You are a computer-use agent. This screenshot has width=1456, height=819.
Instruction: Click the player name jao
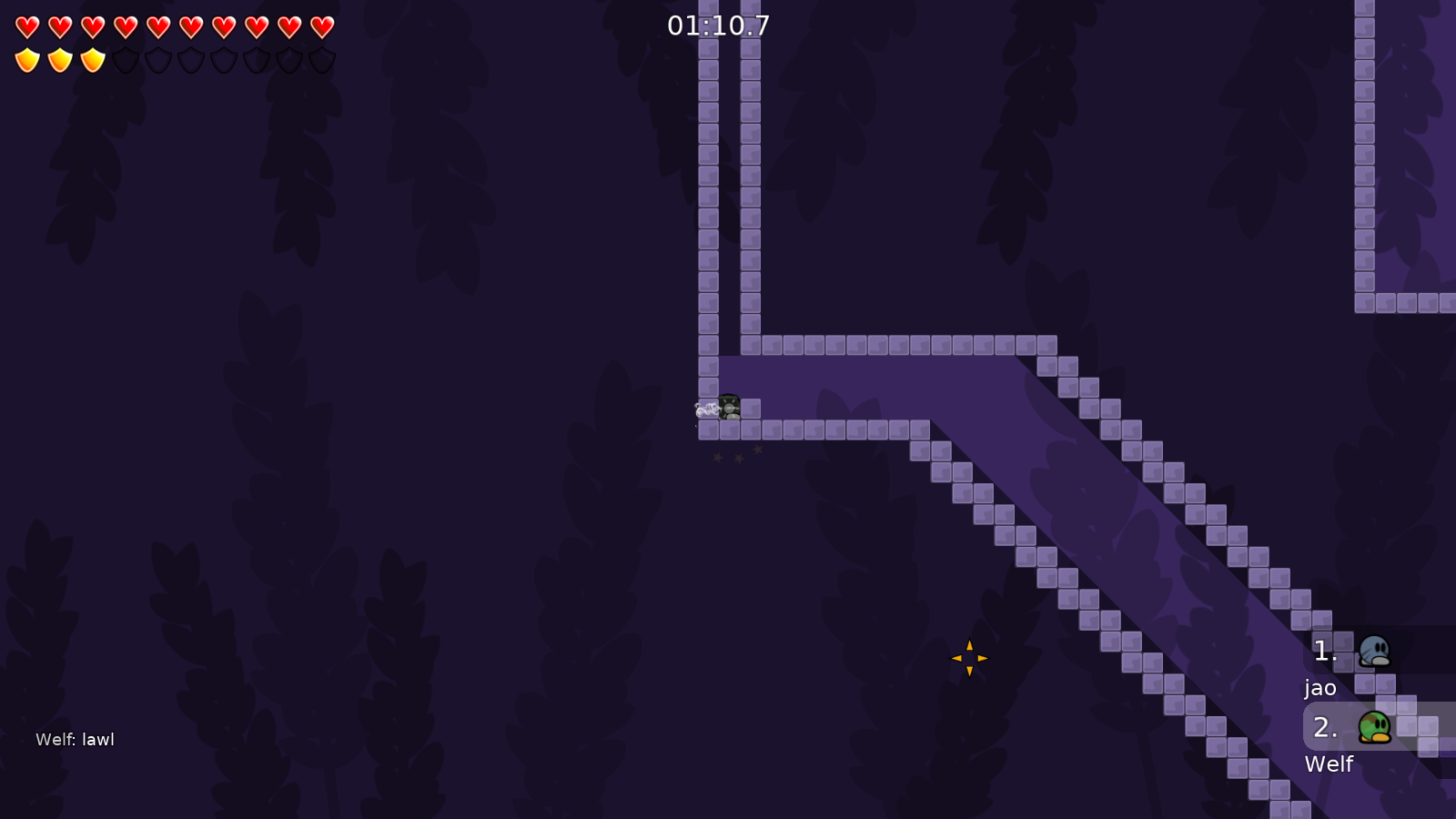1320,689
